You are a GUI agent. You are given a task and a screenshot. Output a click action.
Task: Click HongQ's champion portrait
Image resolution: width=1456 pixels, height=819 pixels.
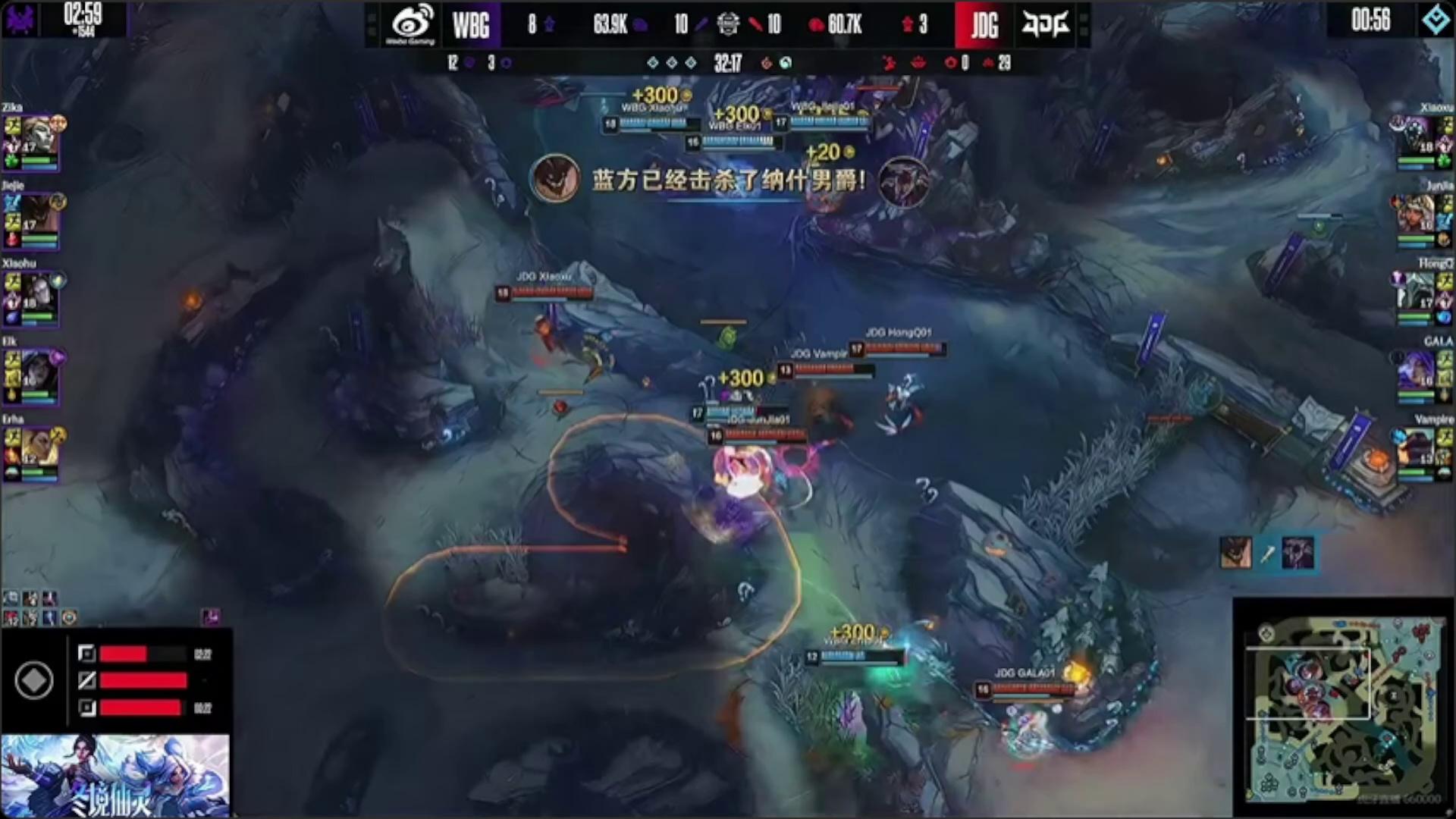coord(1415,292)
